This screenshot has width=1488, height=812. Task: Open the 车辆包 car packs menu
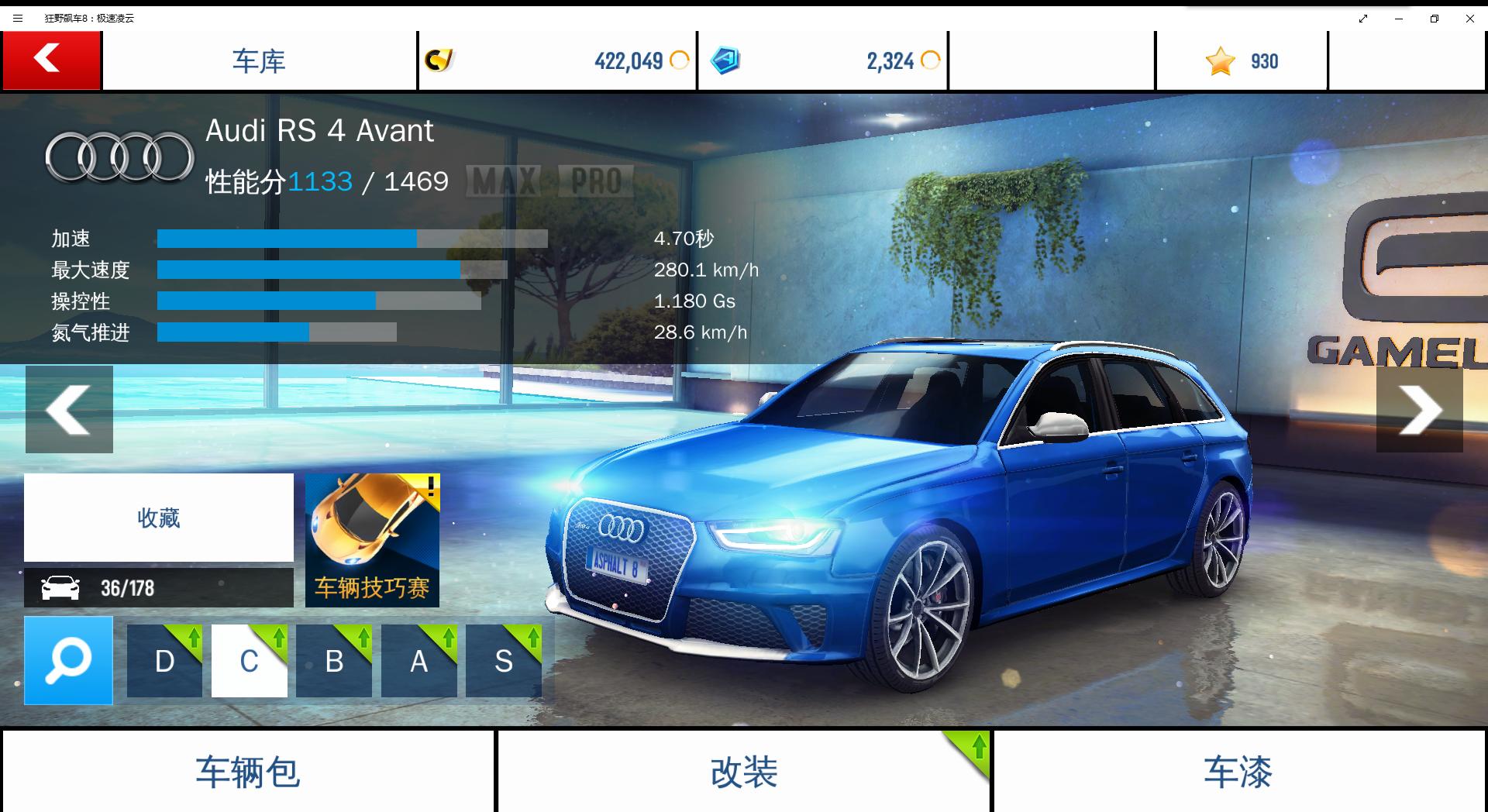point(248,772)
